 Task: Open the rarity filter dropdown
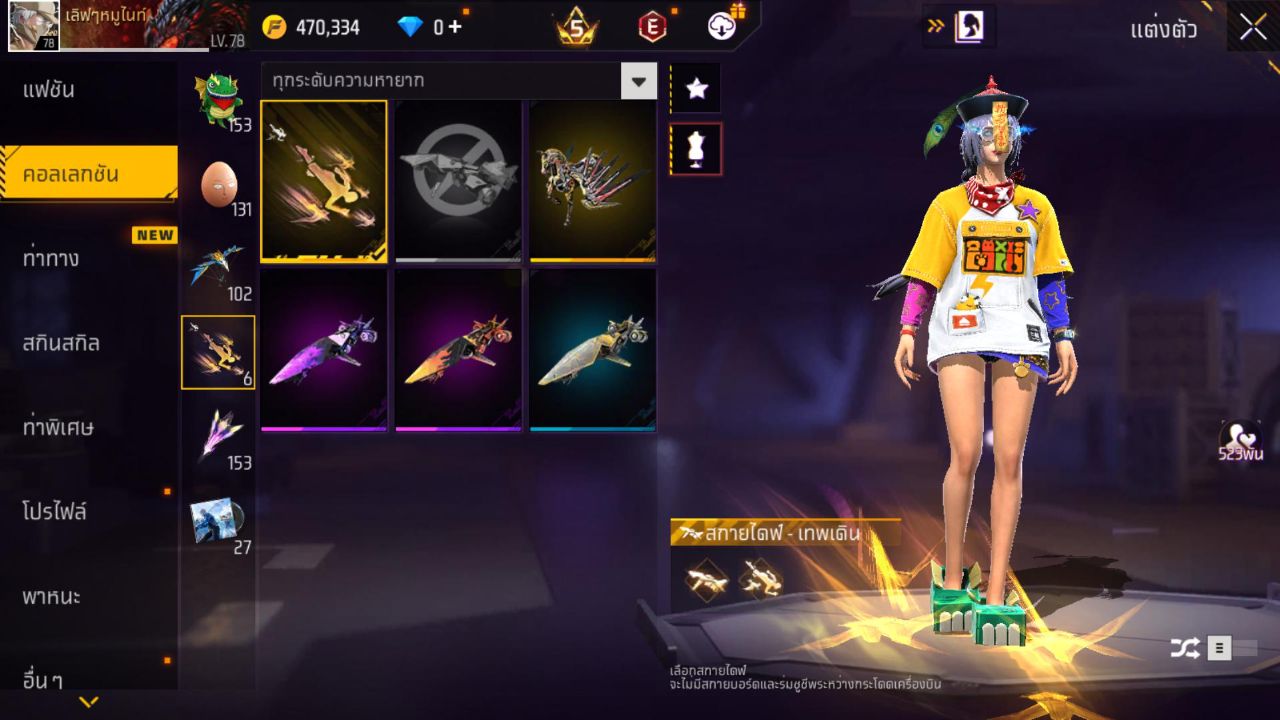click(x=639, y=82)
